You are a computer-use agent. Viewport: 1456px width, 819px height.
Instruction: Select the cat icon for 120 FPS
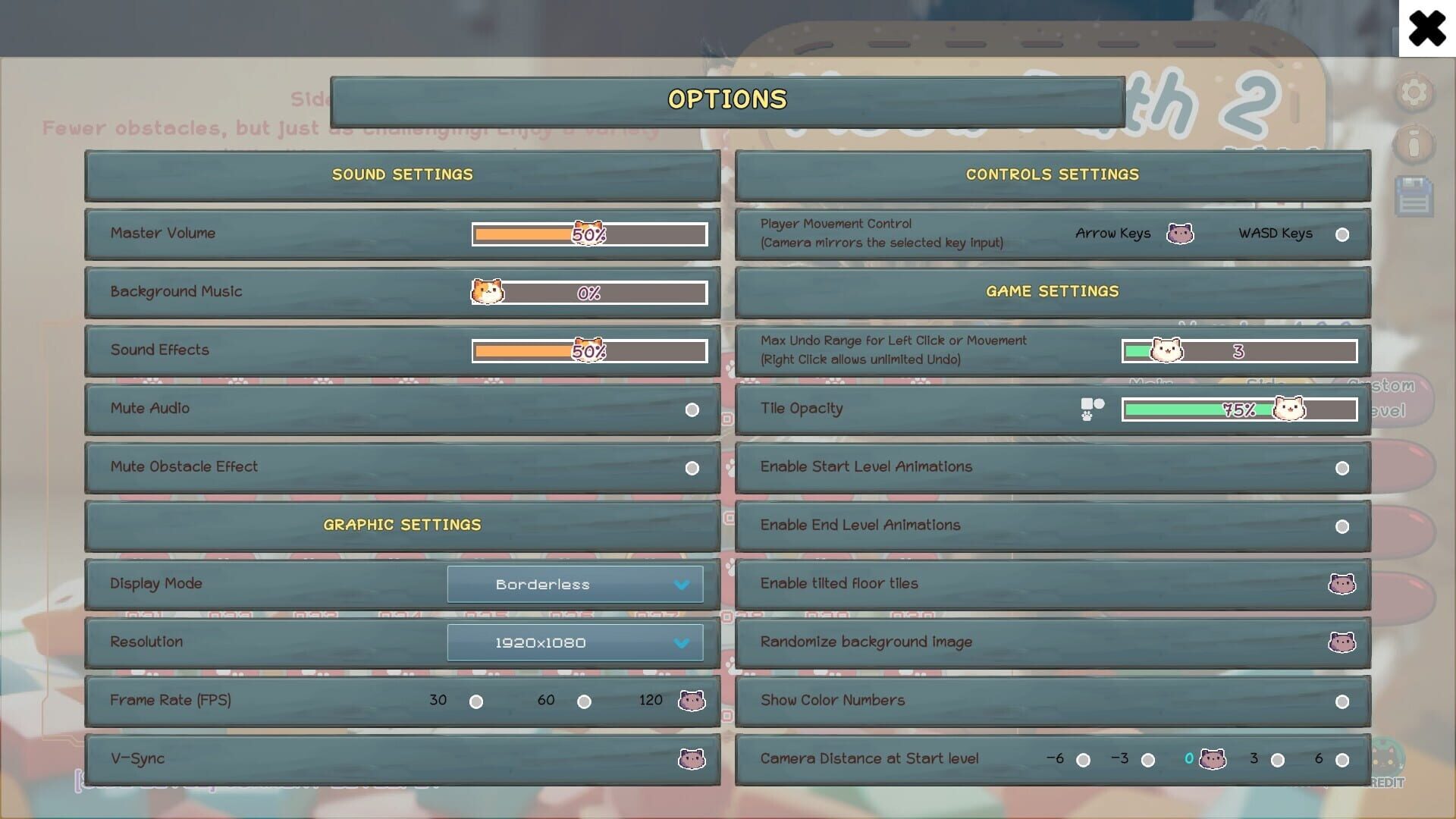click(x=691, y=701)
